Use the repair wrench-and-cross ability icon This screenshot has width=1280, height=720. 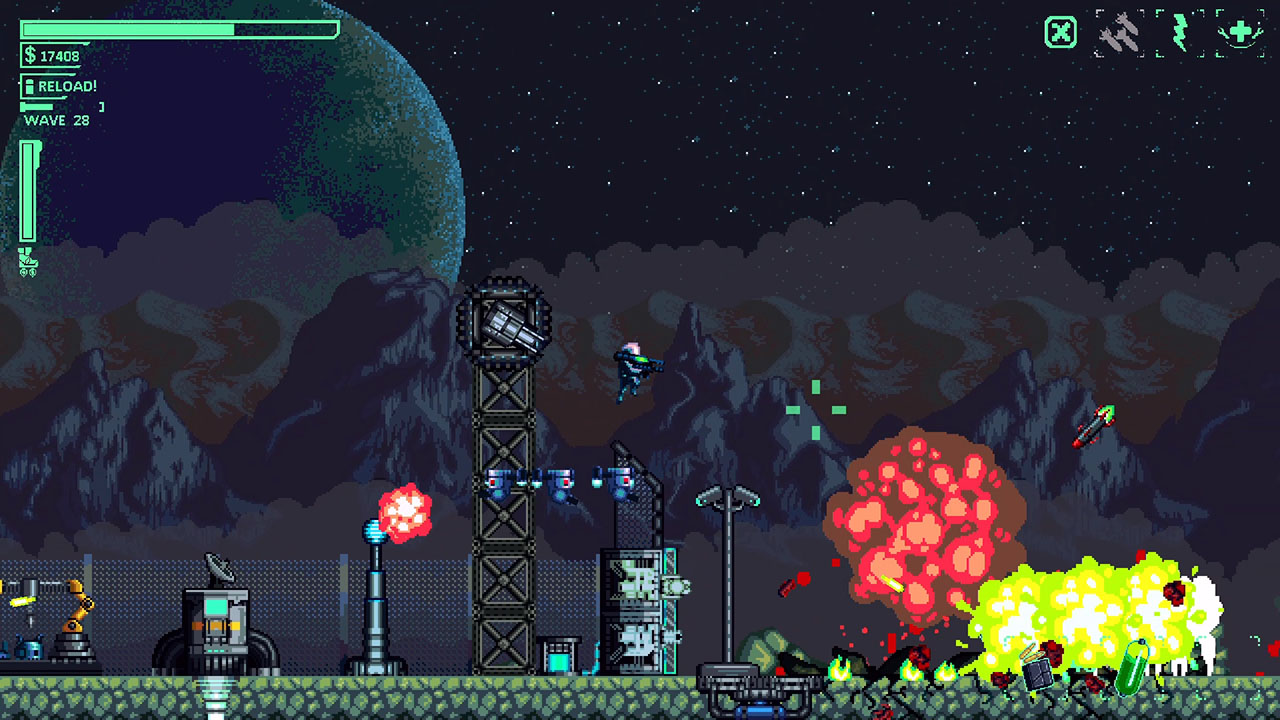[1240, 33]
